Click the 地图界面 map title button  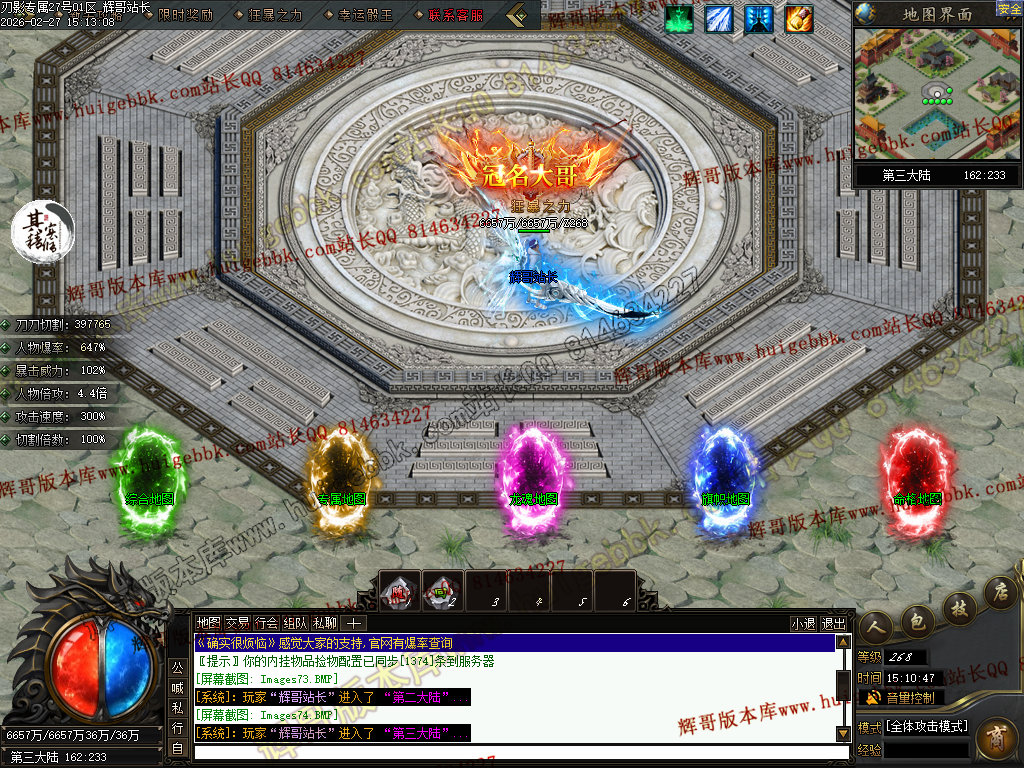point(937,14)
